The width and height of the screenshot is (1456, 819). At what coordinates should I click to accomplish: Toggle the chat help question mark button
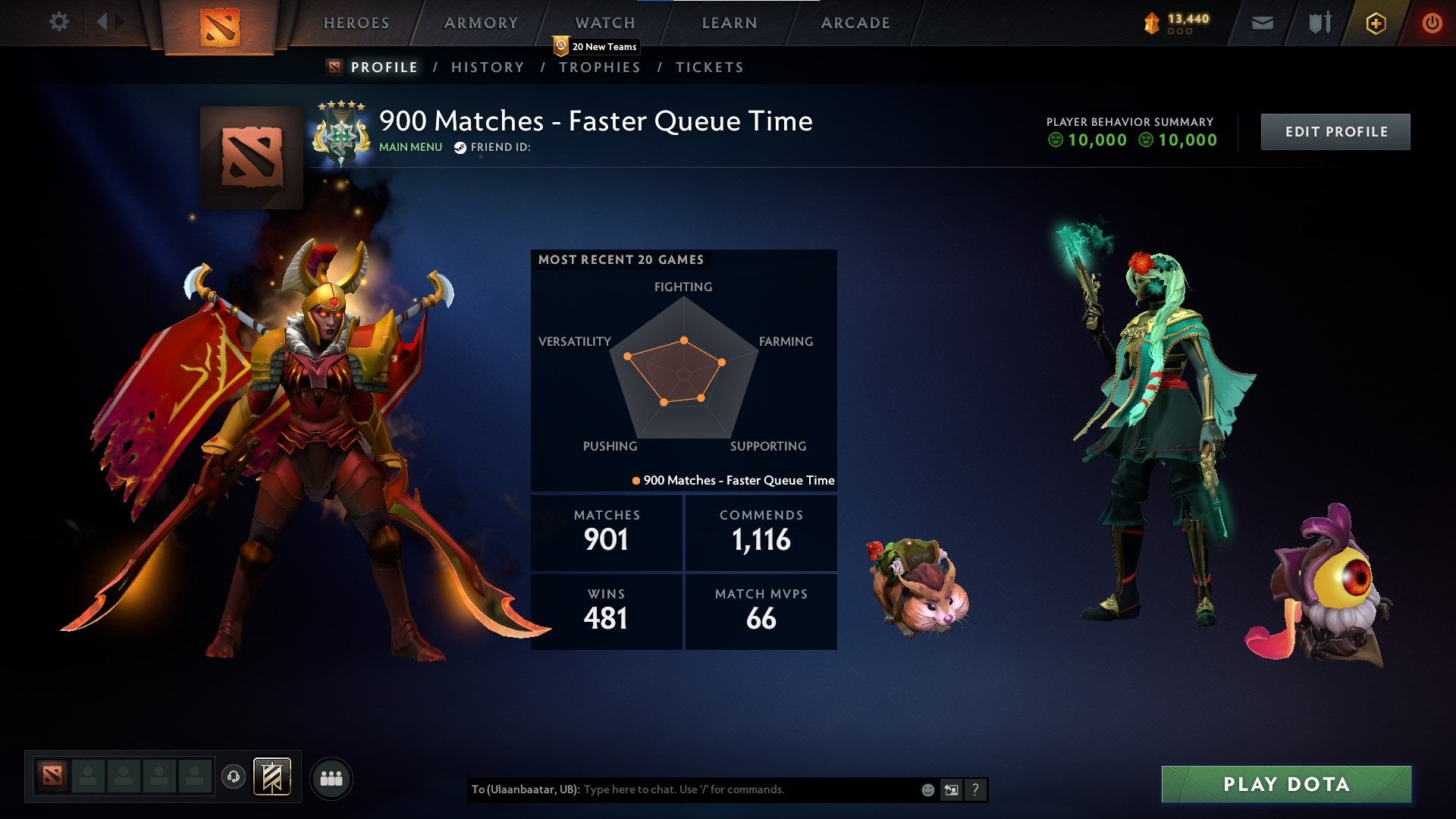pyautogui.click(x=974, y=789)
